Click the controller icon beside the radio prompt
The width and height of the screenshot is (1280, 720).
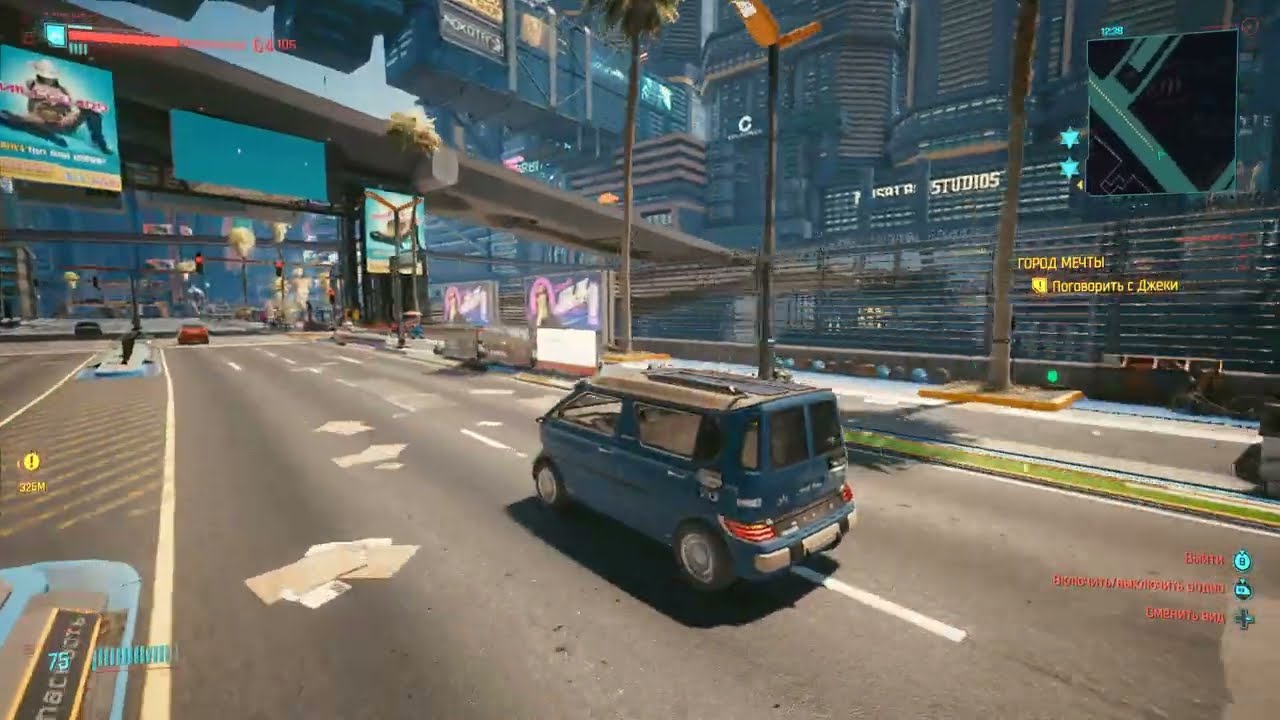1242,589
